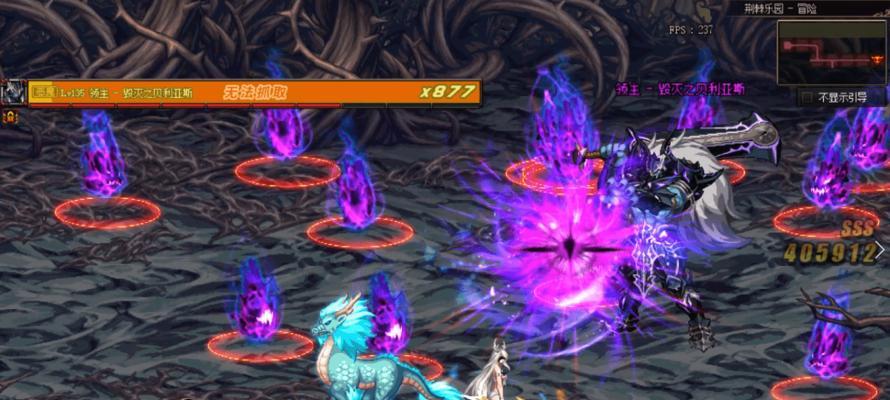890x400 pixels.
Task: Select the boss portrait beside the health bar
Action: pos(14,93)
